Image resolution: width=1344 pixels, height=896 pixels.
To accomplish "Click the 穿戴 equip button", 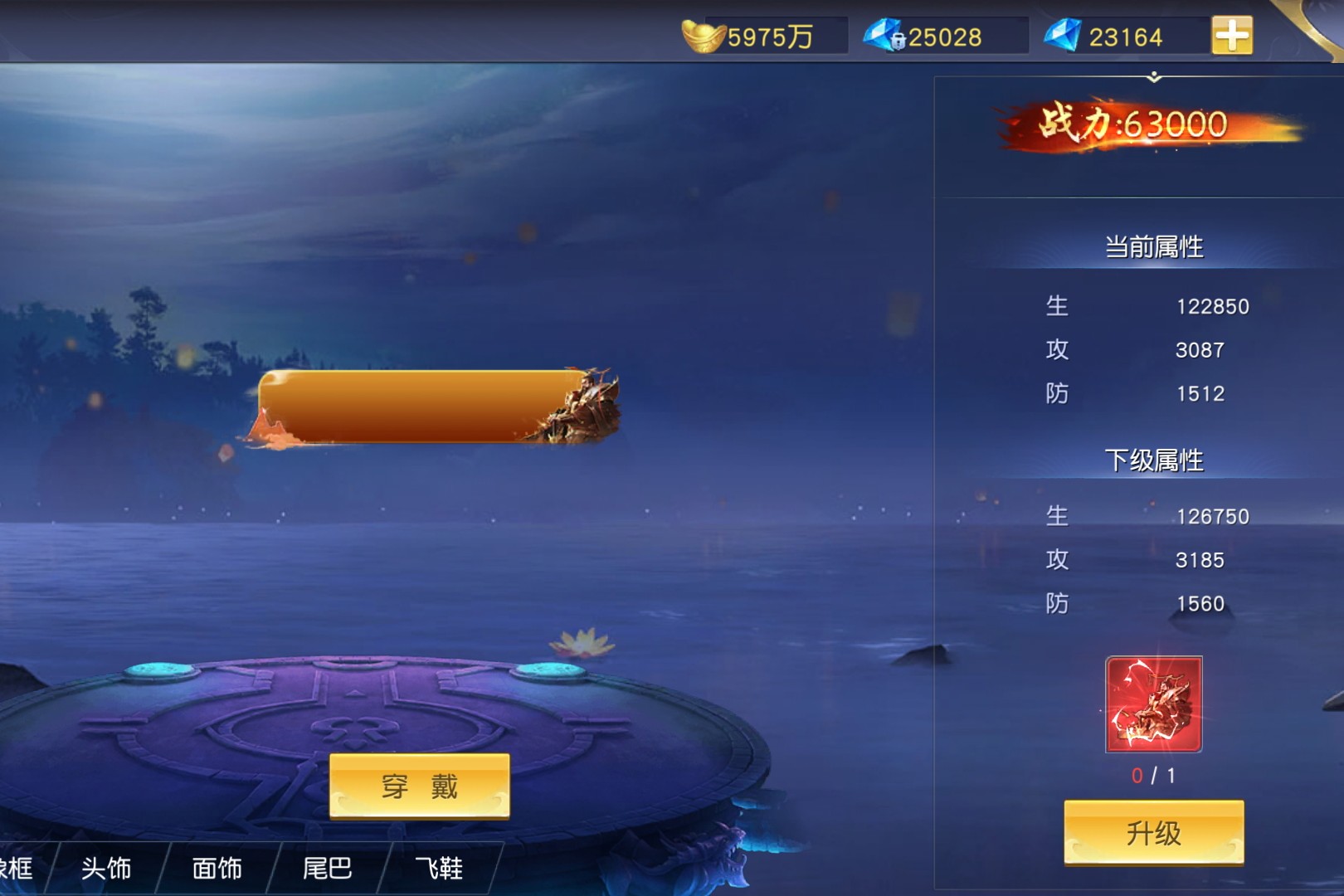I will [x=420, y=786].
